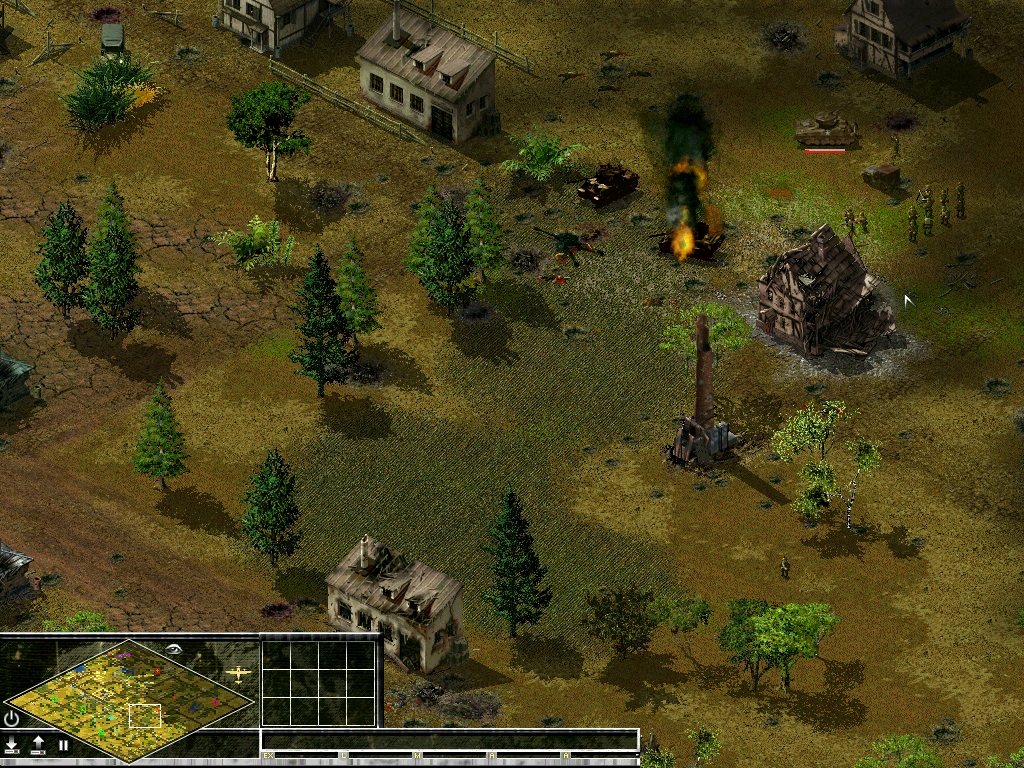The width and height of the screenshot is (1024, 768).
Task: Click the save game down-arrow icon
Action: point(12,744)
